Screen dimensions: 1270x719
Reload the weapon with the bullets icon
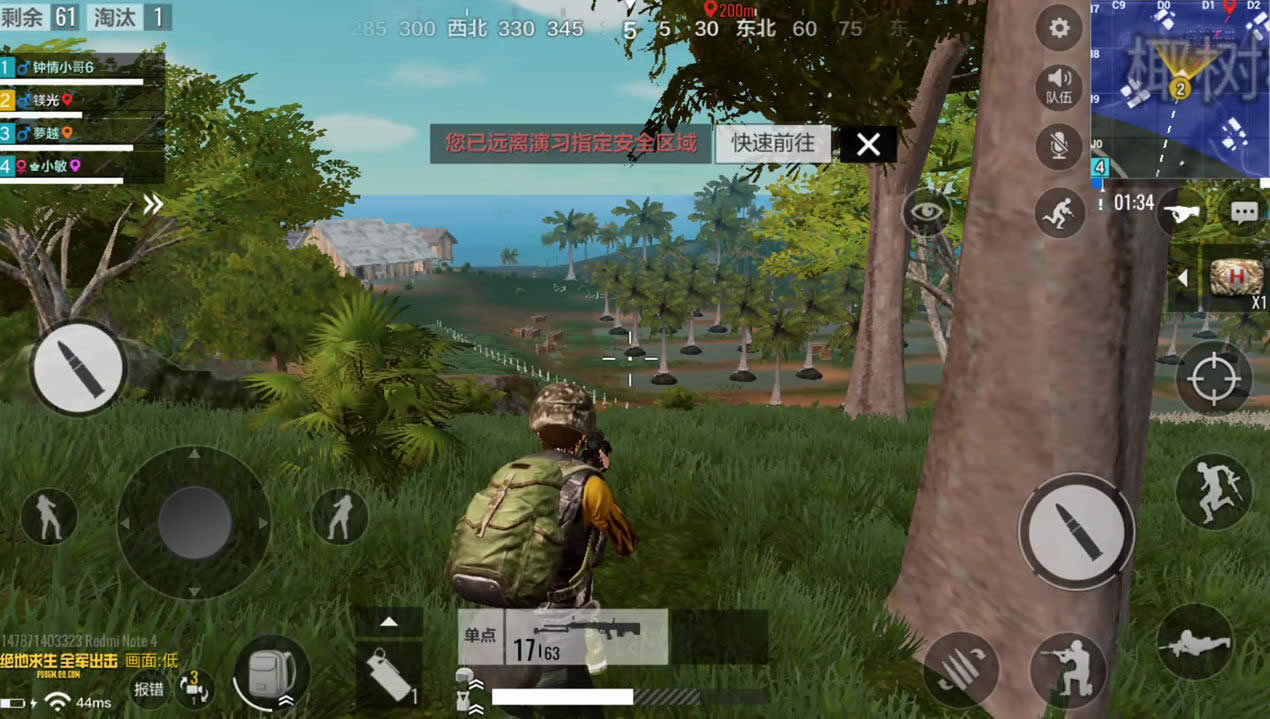[x=960, y=668]
